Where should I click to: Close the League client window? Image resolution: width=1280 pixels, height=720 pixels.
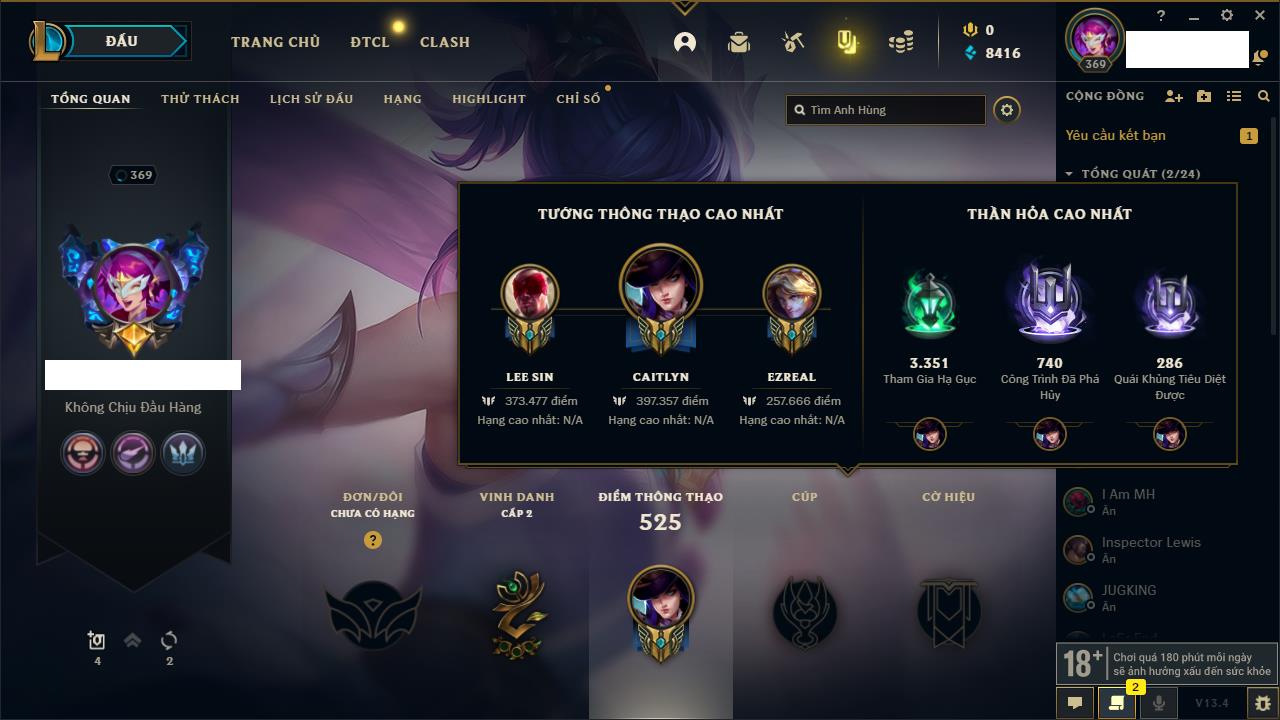pyautogui.click(x=1259, y=16)
